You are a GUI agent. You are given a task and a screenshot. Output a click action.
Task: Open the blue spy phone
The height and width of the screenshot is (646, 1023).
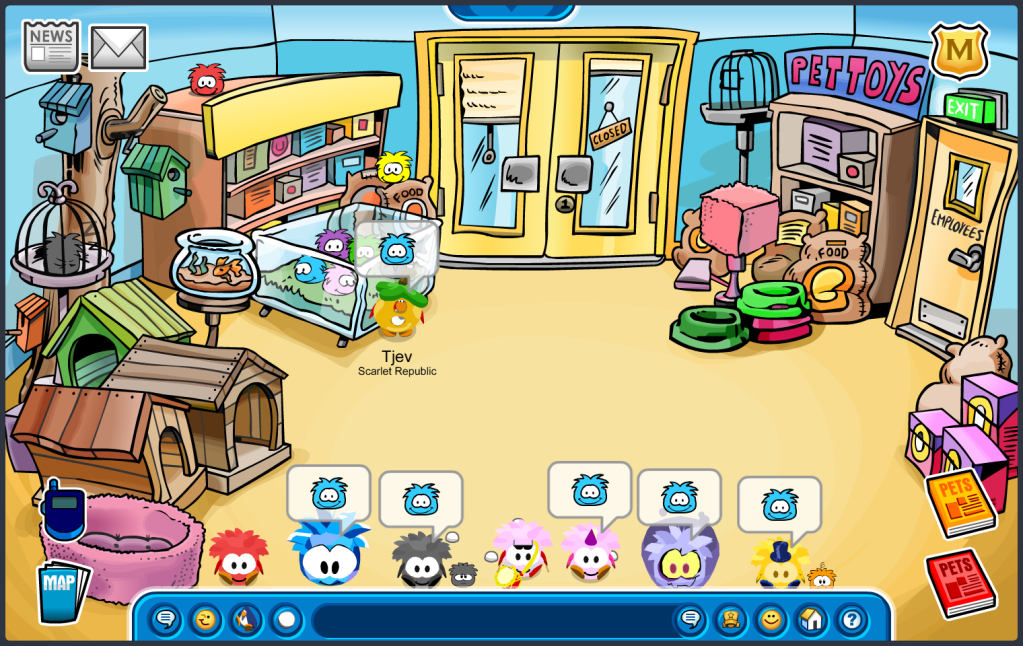coord(63,511)
